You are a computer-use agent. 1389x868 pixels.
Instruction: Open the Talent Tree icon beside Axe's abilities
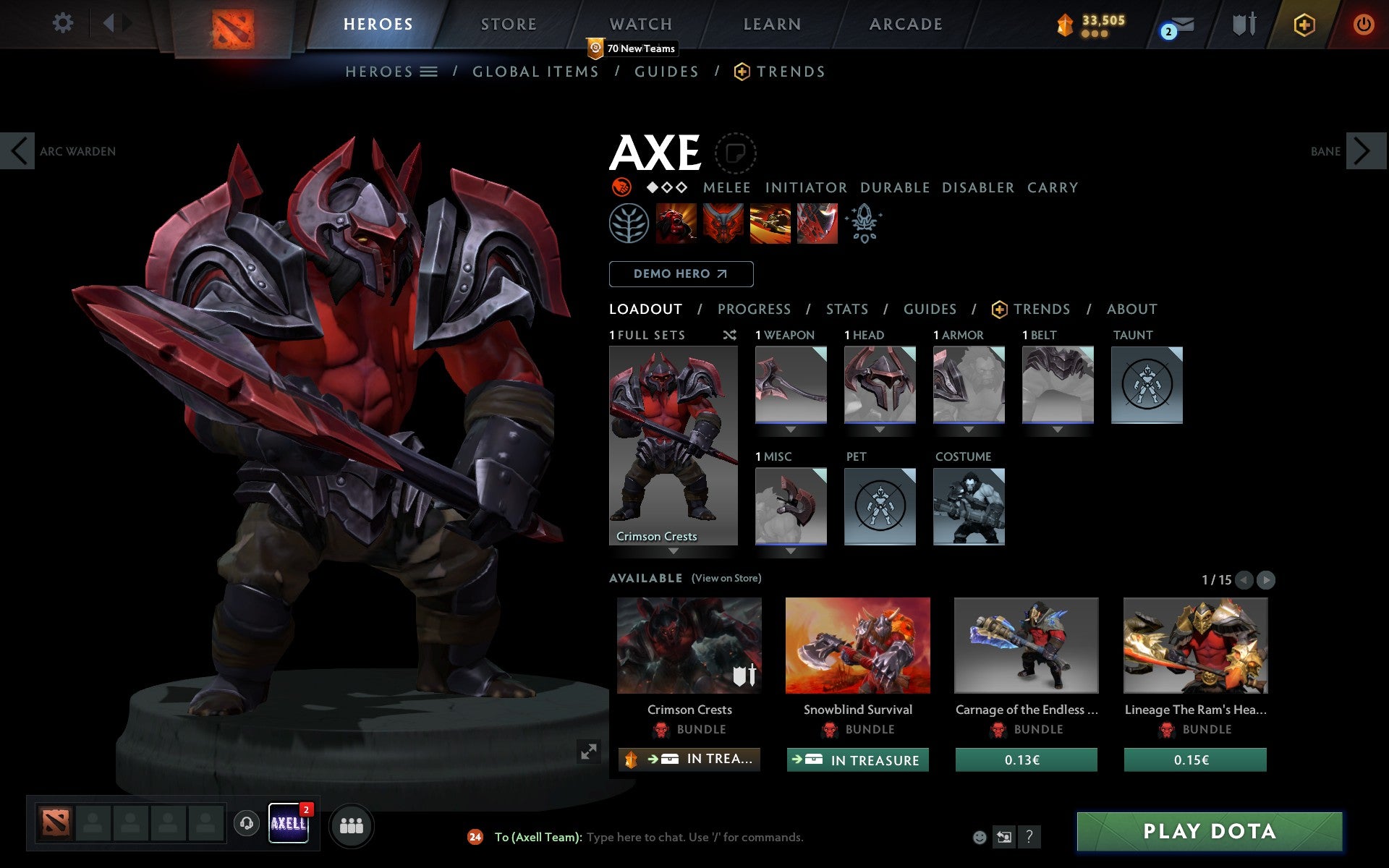pyautogui.click(x=631, y=224)
